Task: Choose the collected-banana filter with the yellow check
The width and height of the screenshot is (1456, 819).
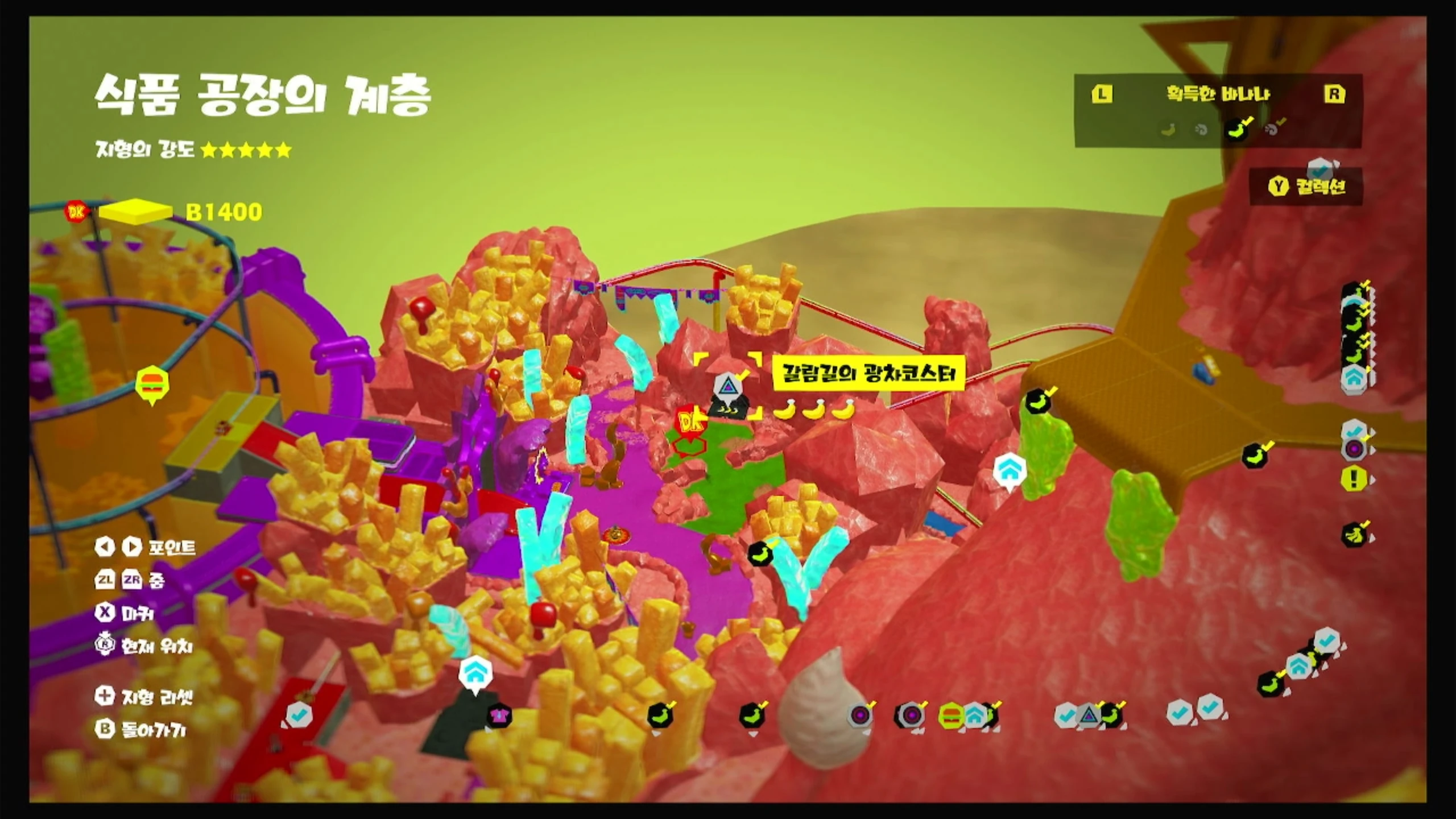Action: click(x=1238, y=130)
